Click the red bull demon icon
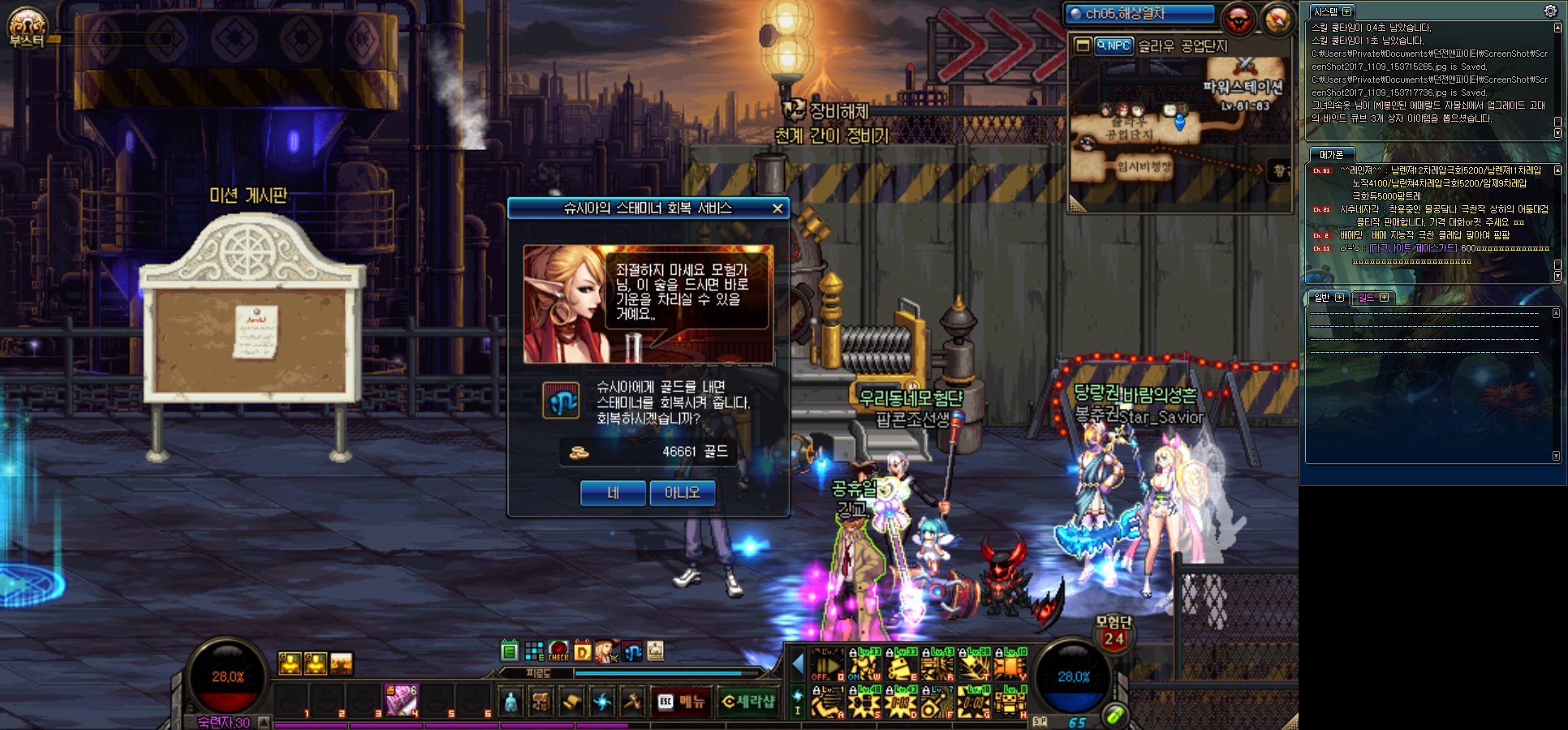Screen dimensions: 1568x730 (1238, 19)
